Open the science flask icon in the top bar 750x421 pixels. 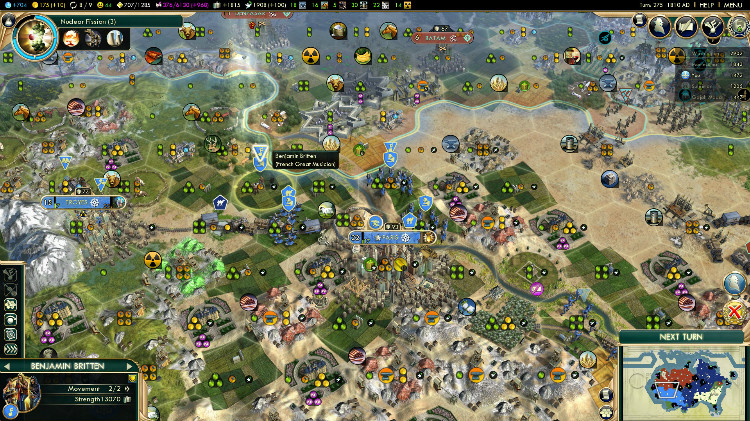pos(4,5)
